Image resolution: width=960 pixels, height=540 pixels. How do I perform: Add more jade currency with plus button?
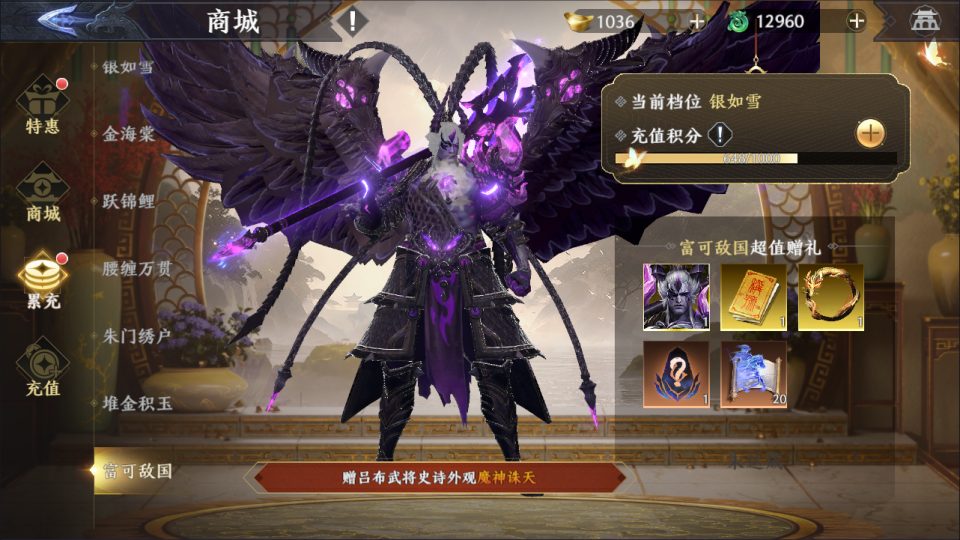coord(856,21)
